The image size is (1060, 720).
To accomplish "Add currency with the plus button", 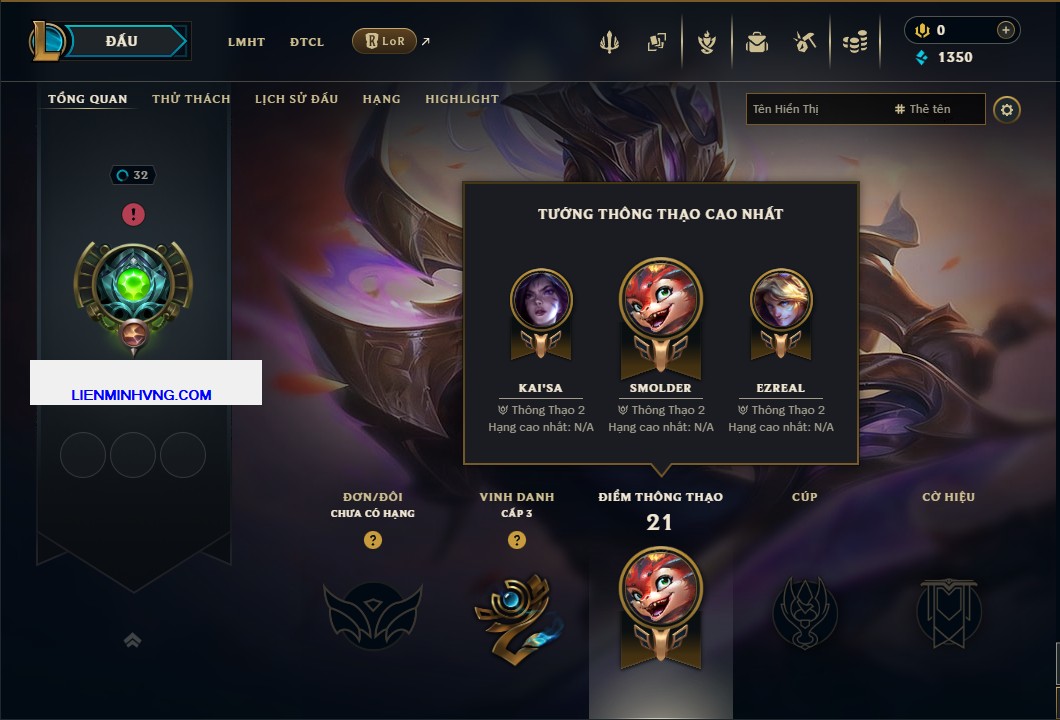I will pos(1006,30).
